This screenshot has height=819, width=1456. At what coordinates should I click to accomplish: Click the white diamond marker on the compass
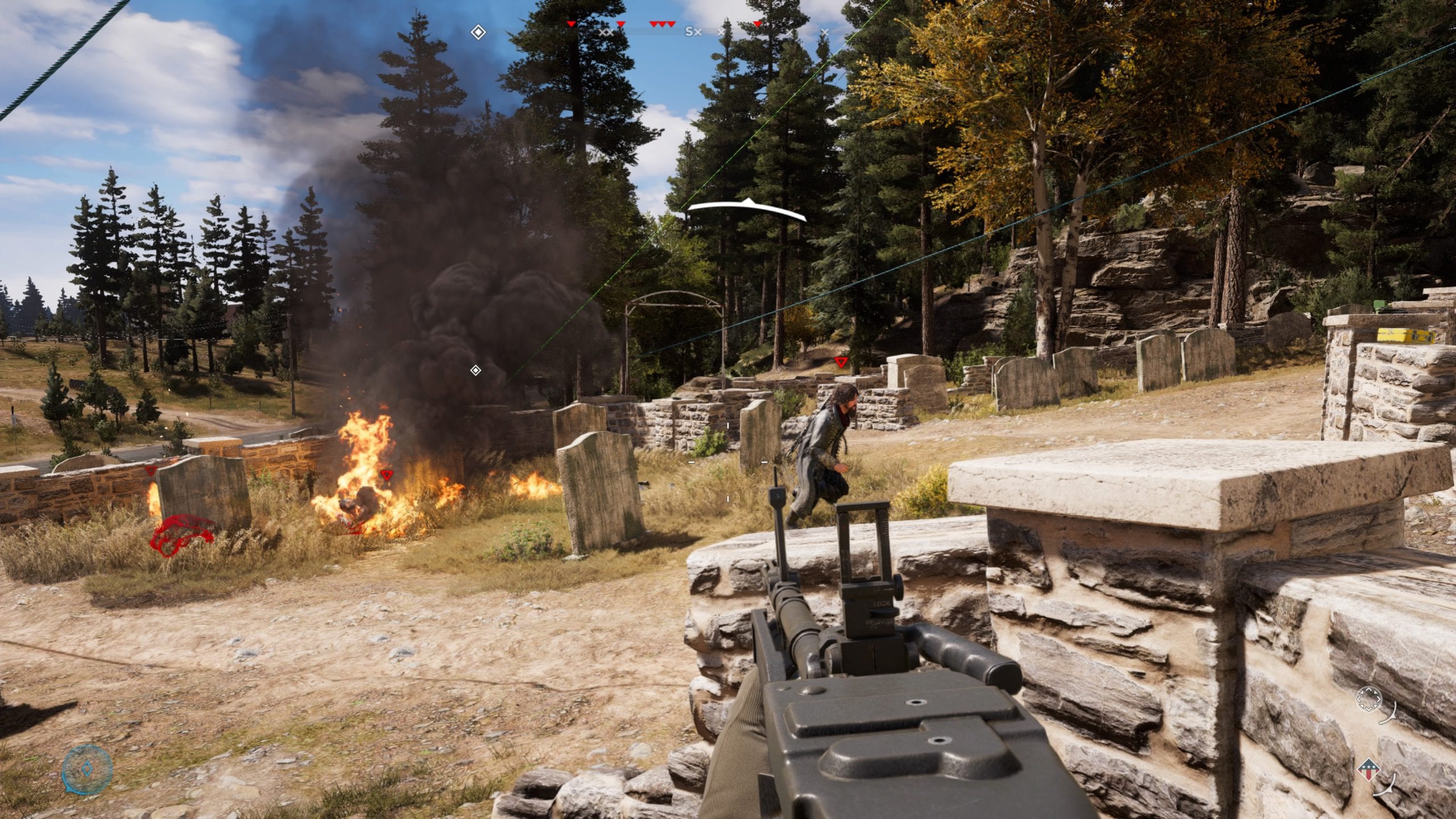point(478,32)
